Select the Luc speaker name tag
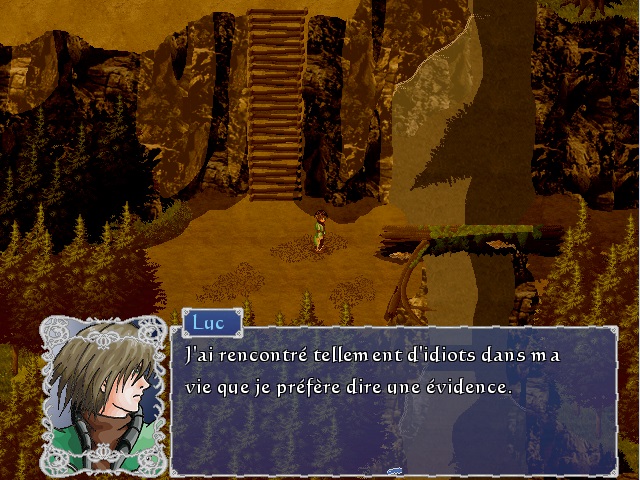Image resolution: width=640 pixels, height=480 pixels. click(x=210, y=323)
